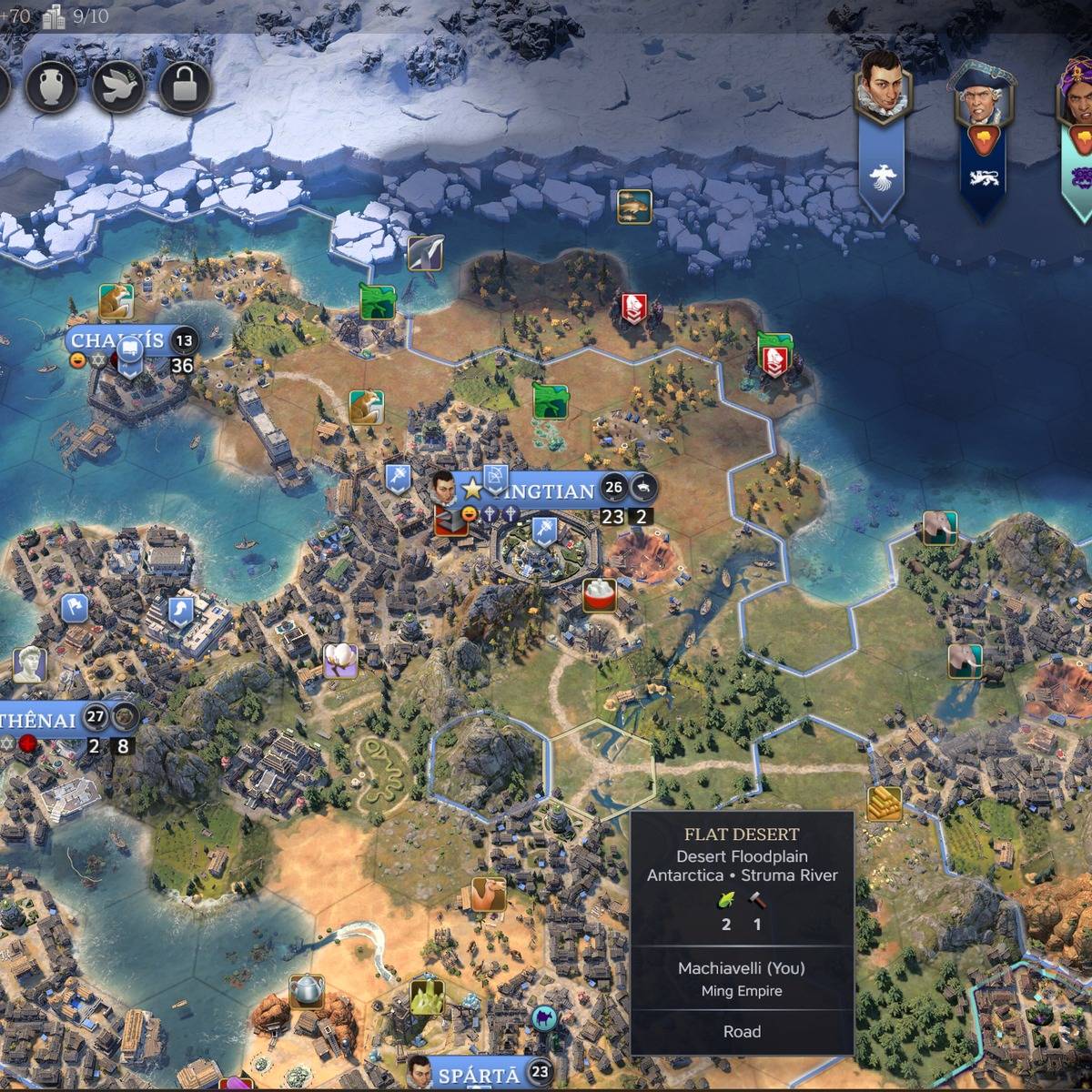This screenshot has height=1092, width=1092.
Task: Open the Yingtian capital city banner
Action: point(548,491)
